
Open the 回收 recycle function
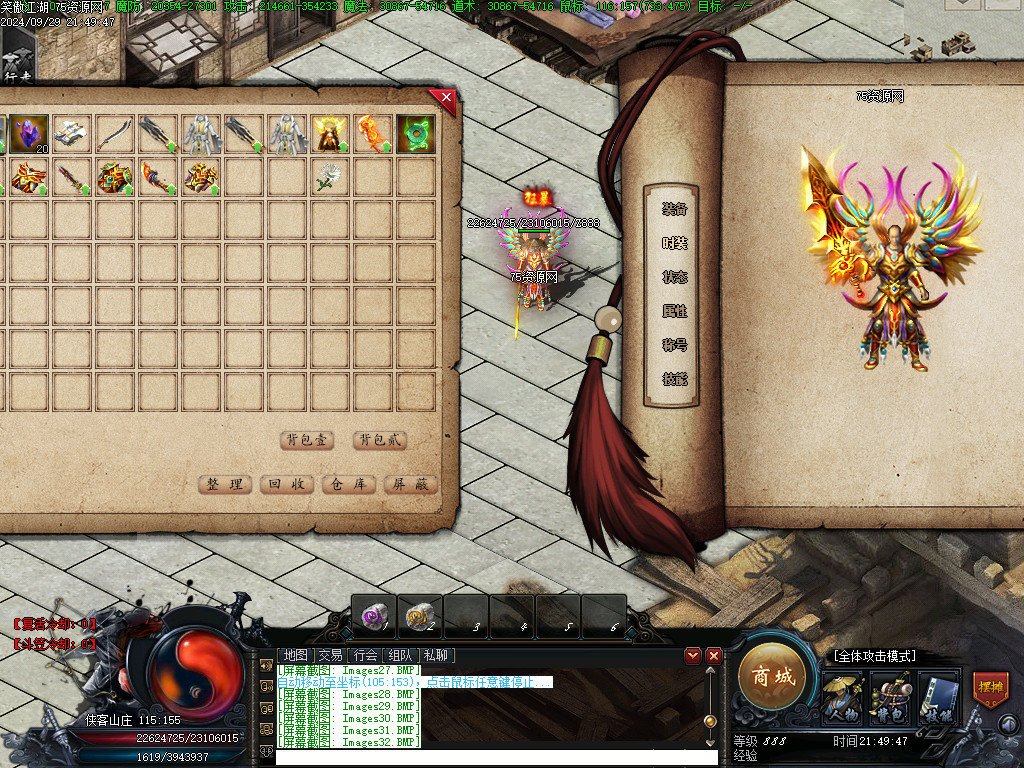[287, 484]
